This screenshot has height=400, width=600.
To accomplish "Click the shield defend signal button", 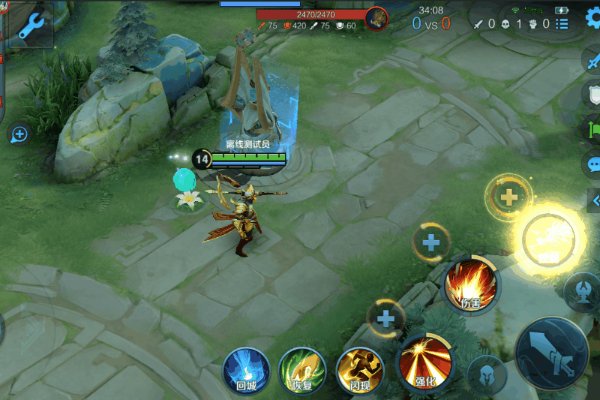I will pyautogui.click(x=593, y=95).
